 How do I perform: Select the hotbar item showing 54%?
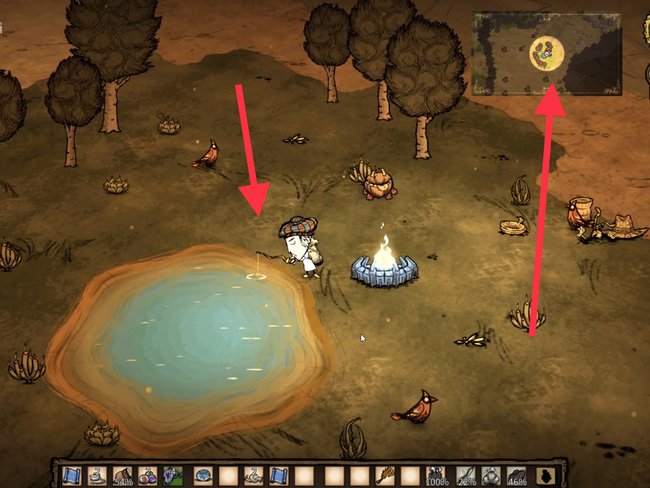122,474
